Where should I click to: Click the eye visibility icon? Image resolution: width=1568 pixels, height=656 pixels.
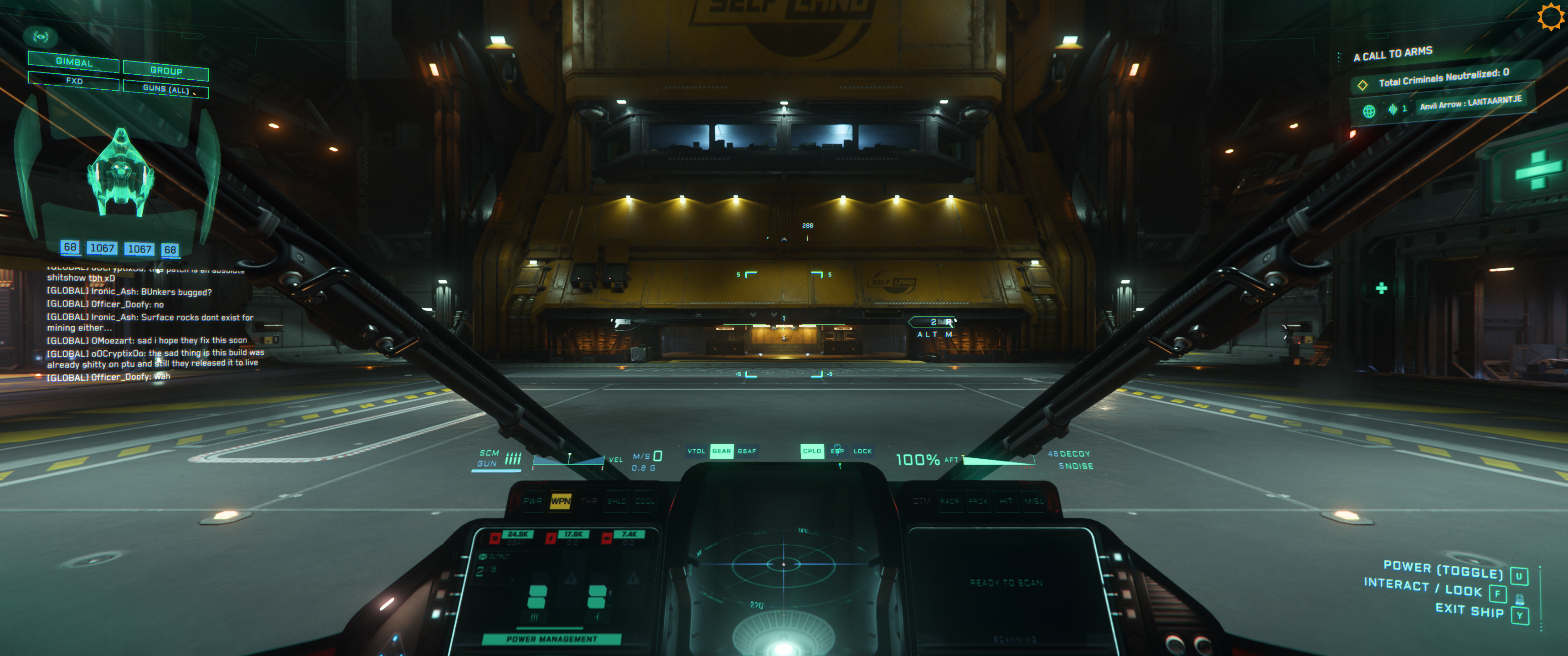41,37
